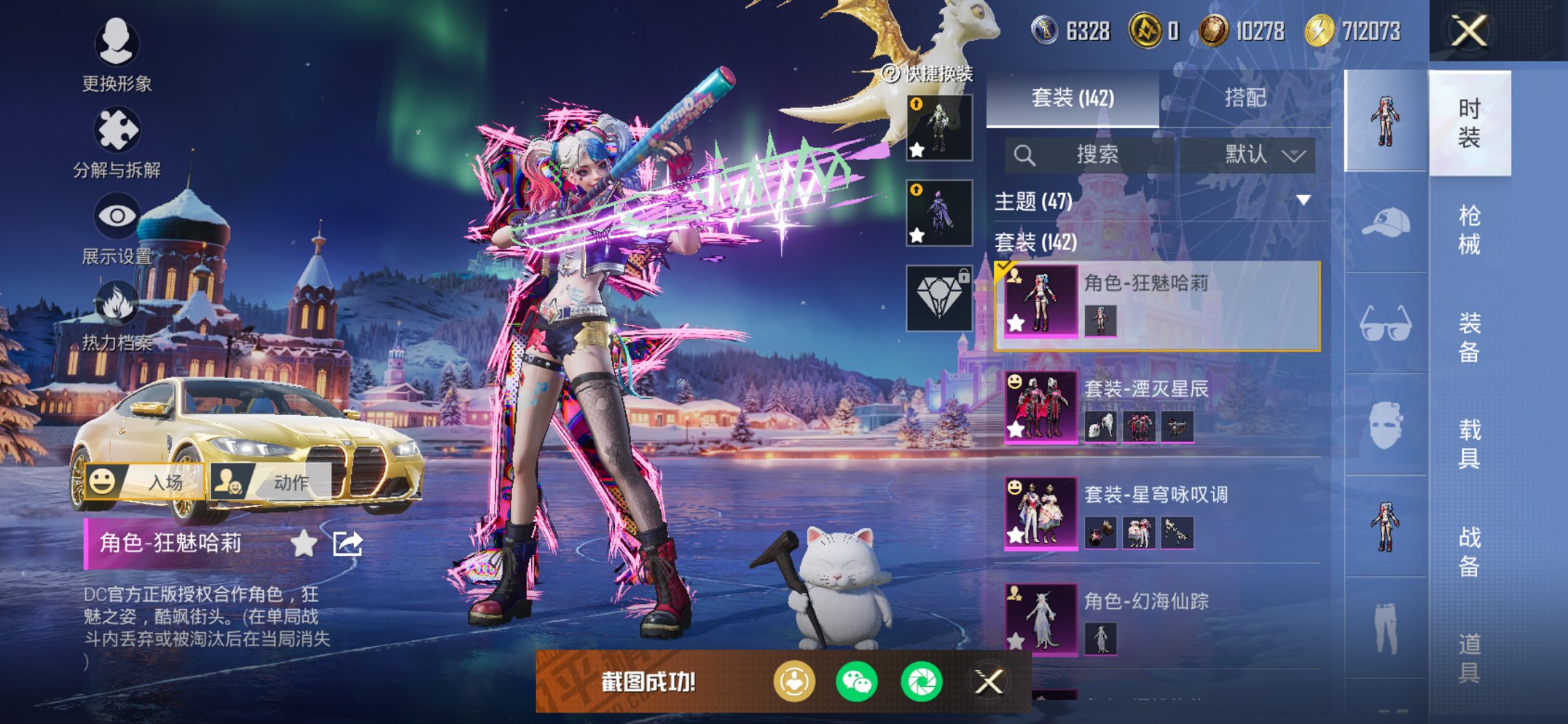Choose the 动作 action button
This screenshot has width=1568, height=724.
coord(270,481)
